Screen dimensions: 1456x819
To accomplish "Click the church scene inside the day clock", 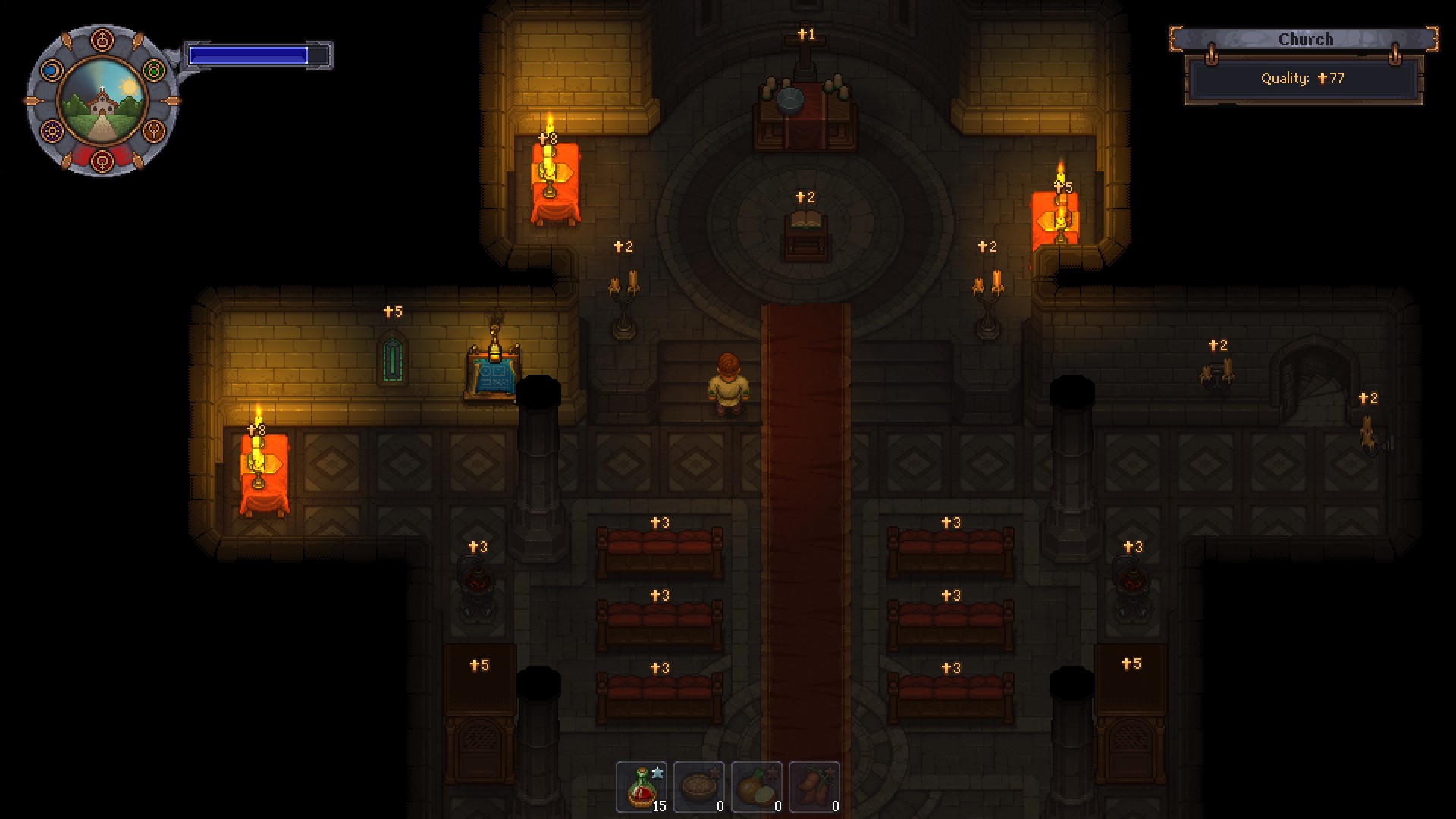I will point(102,100).
